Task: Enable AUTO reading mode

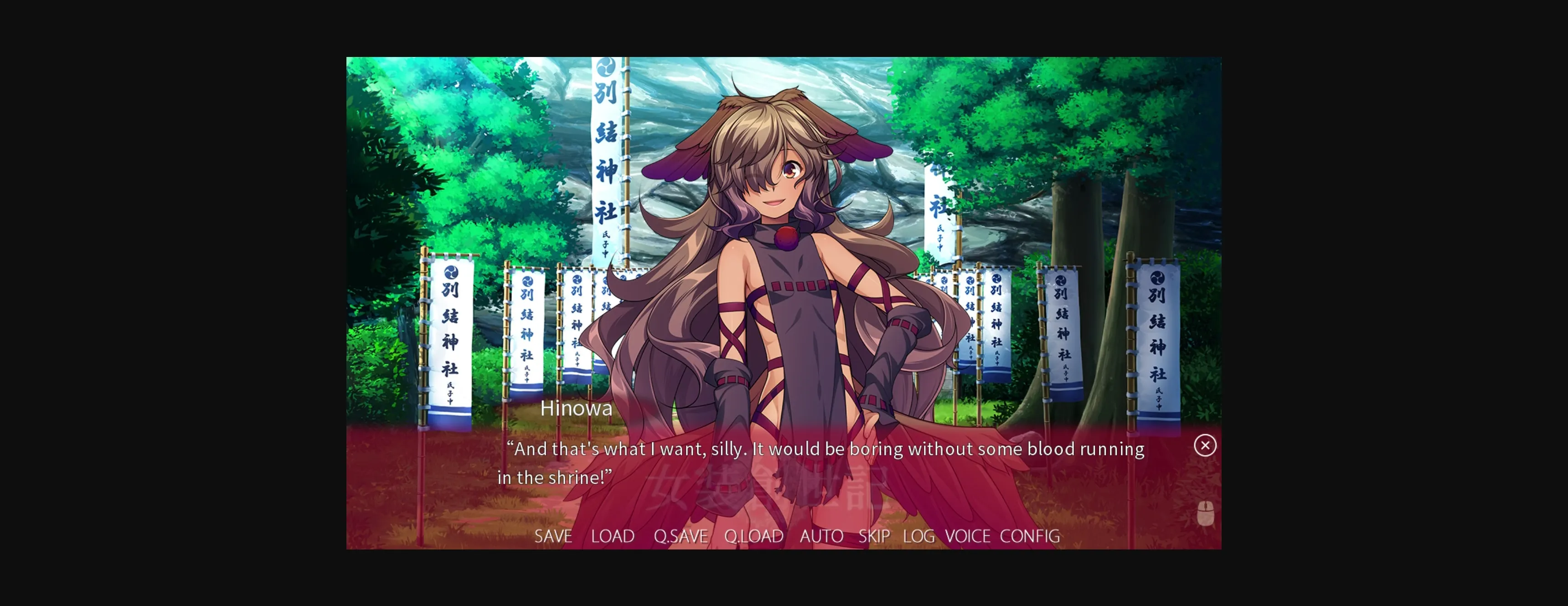Action: (x=821, y=536)
